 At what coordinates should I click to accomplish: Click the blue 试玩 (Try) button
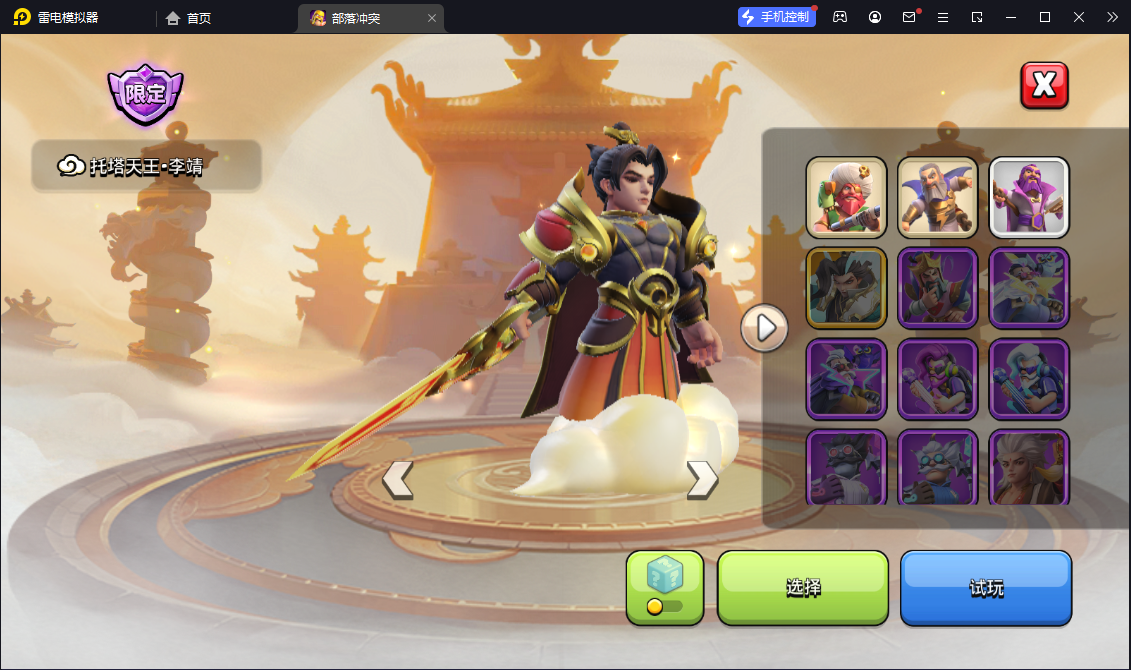click(986, 587)
